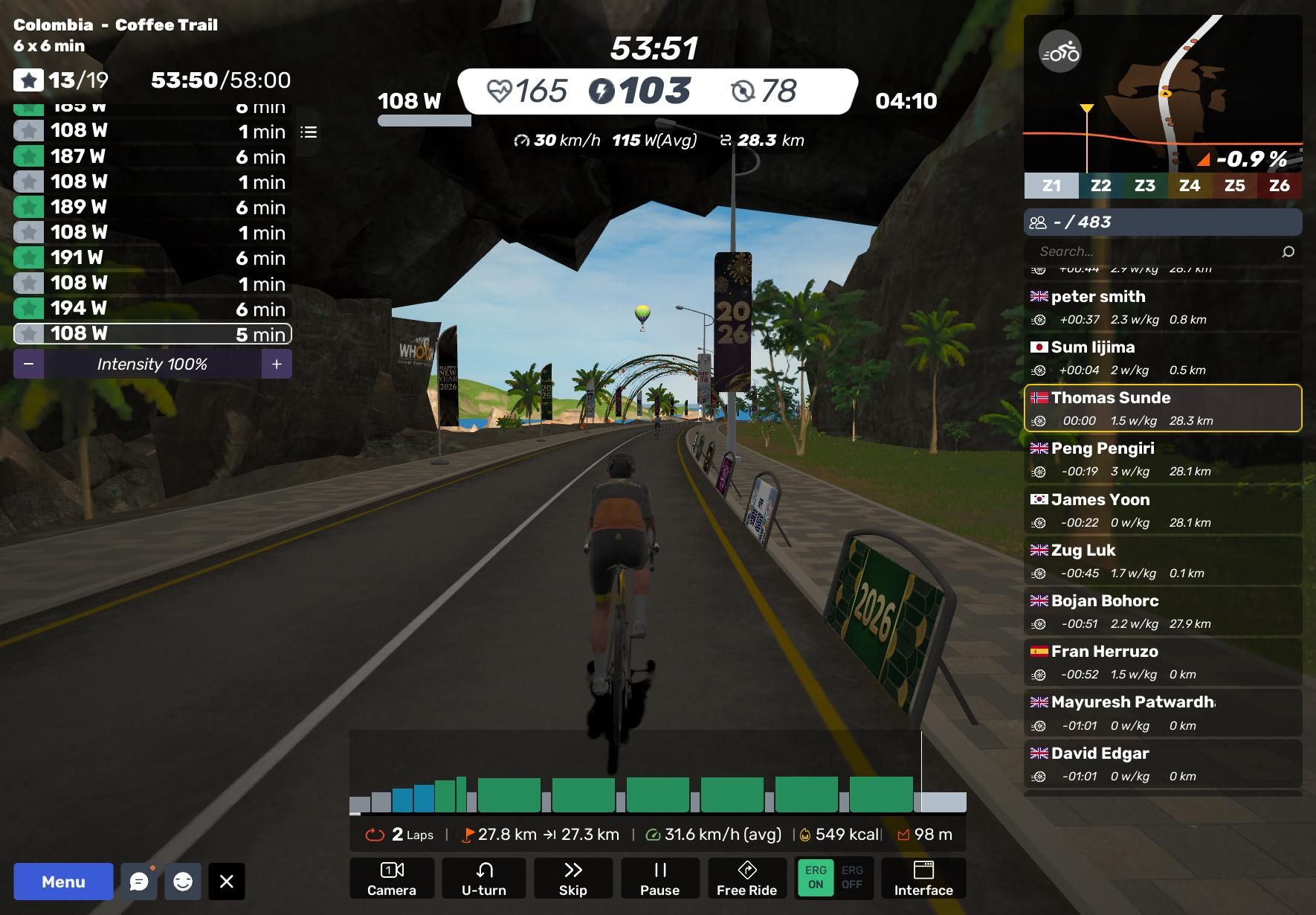Make a U-turn
The image size is (1316, 915).
point(484,879)
